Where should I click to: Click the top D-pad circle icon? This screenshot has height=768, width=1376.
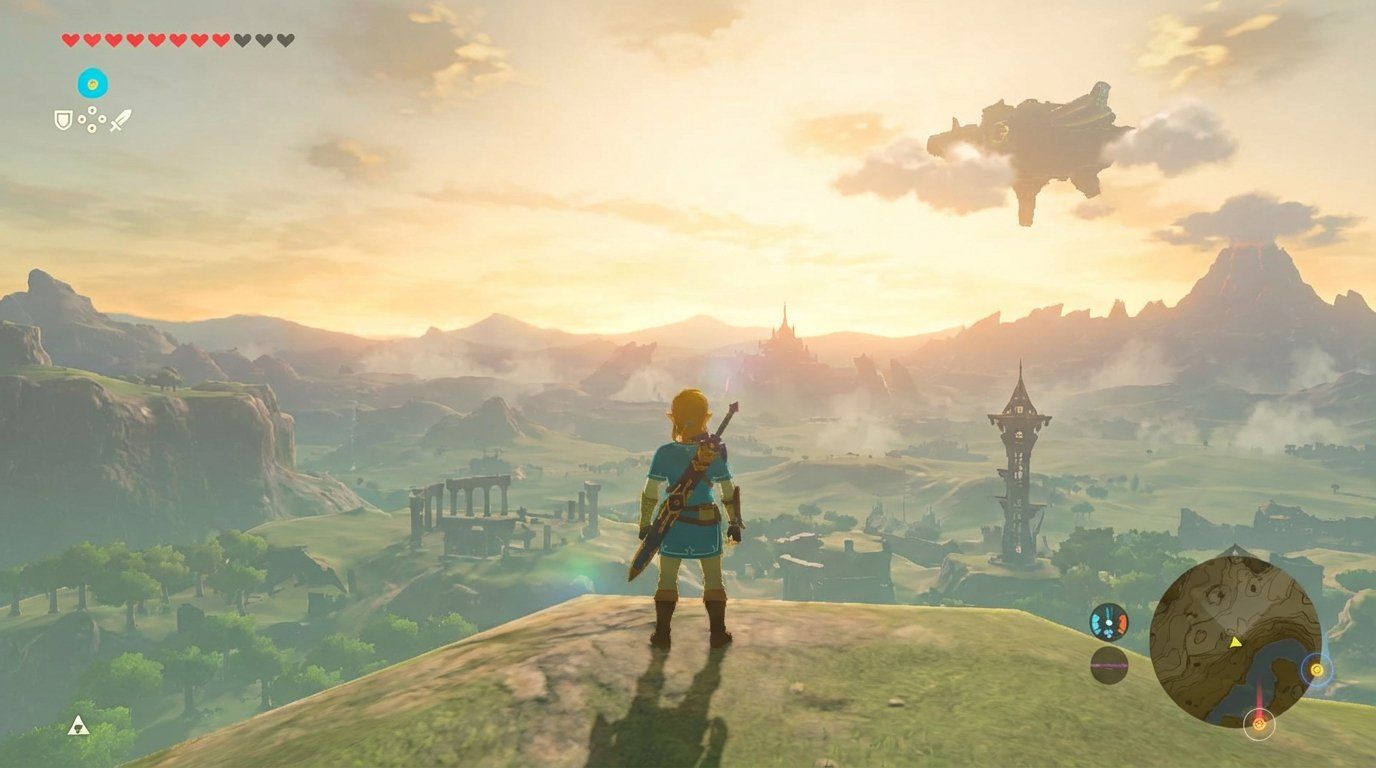91,109
